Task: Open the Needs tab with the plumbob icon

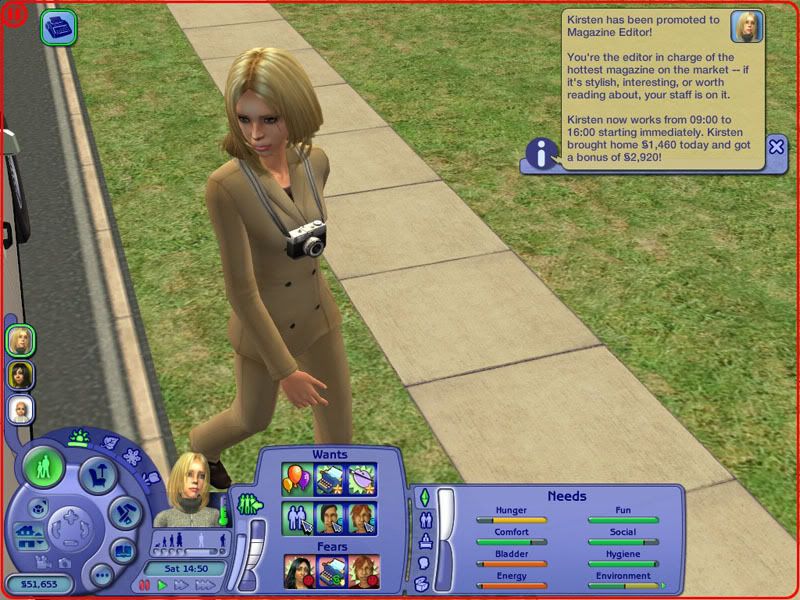Action: click(x=423, y=497)
